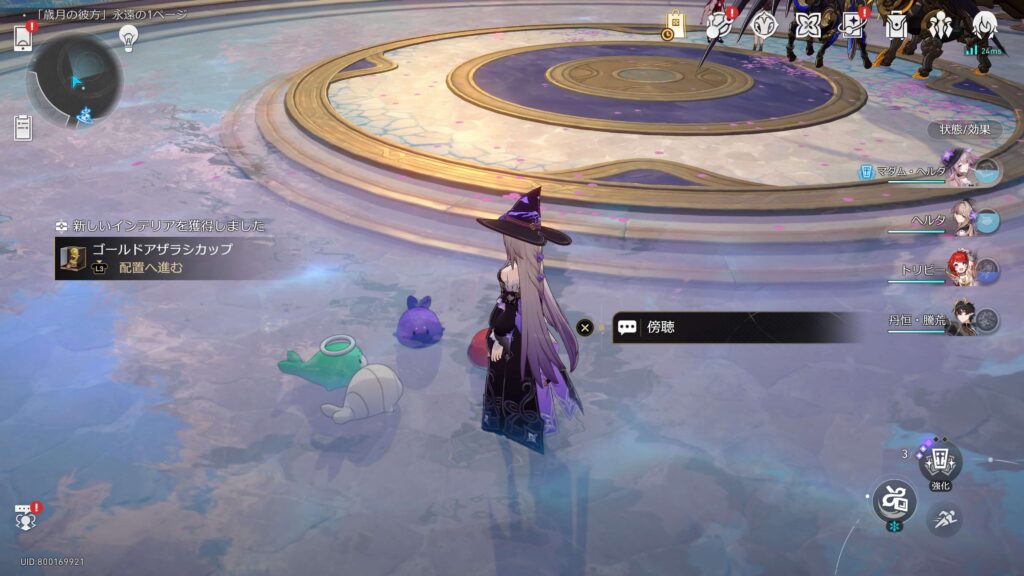Activate the 強化 technique button
This screenshot has width=1024, height=576.
[939, 463]
